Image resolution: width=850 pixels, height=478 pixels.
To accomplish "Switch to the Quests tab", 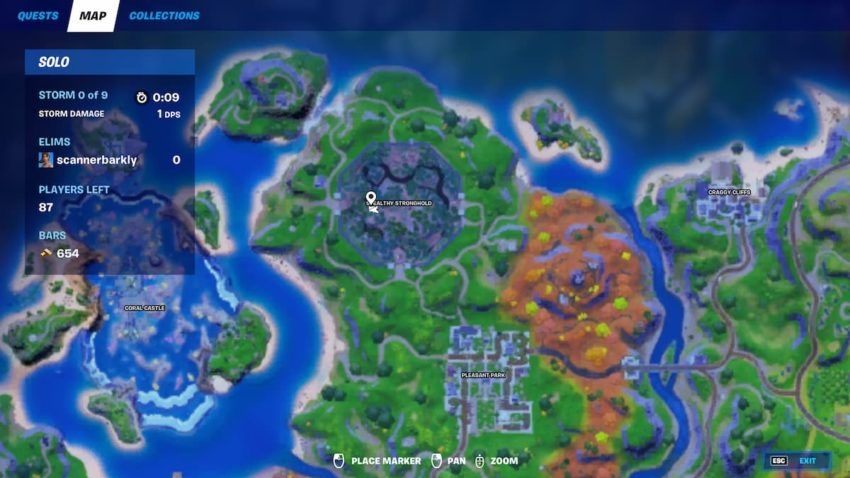I will pos(37,16).
